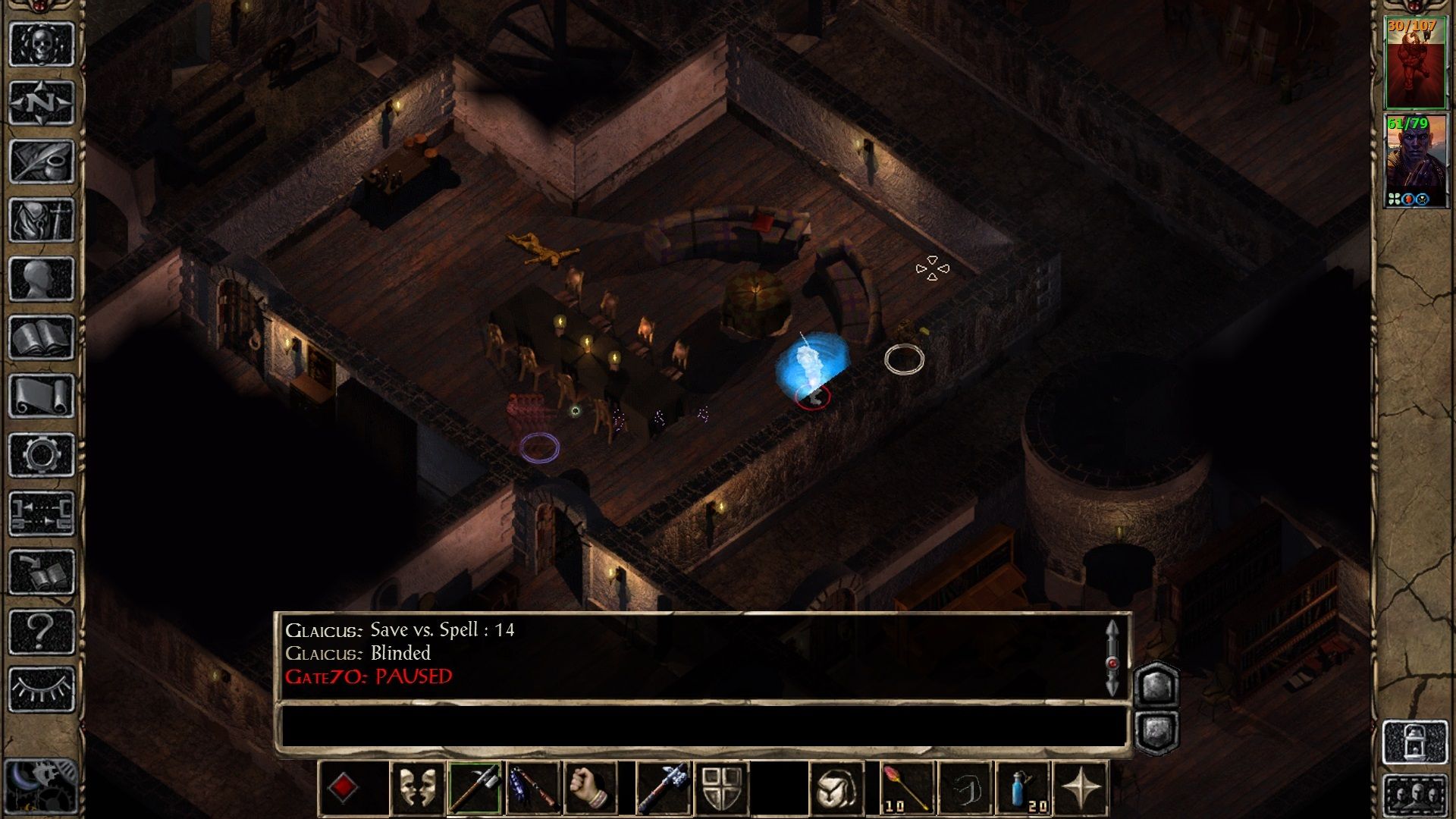Use the wand with 10 charges

[x=908, y=789]
